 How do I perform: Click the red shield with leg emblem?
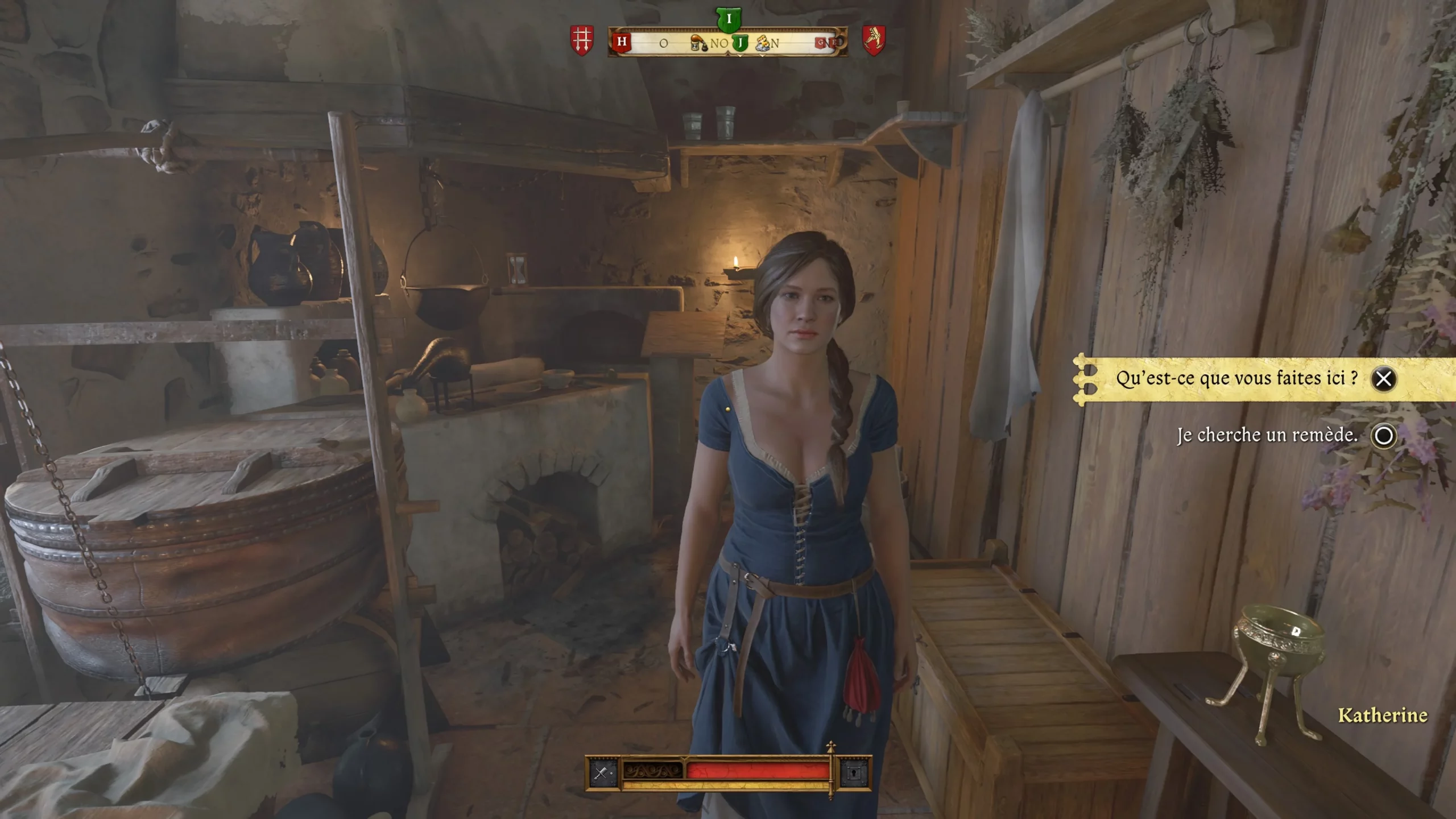tap(874, 40)
